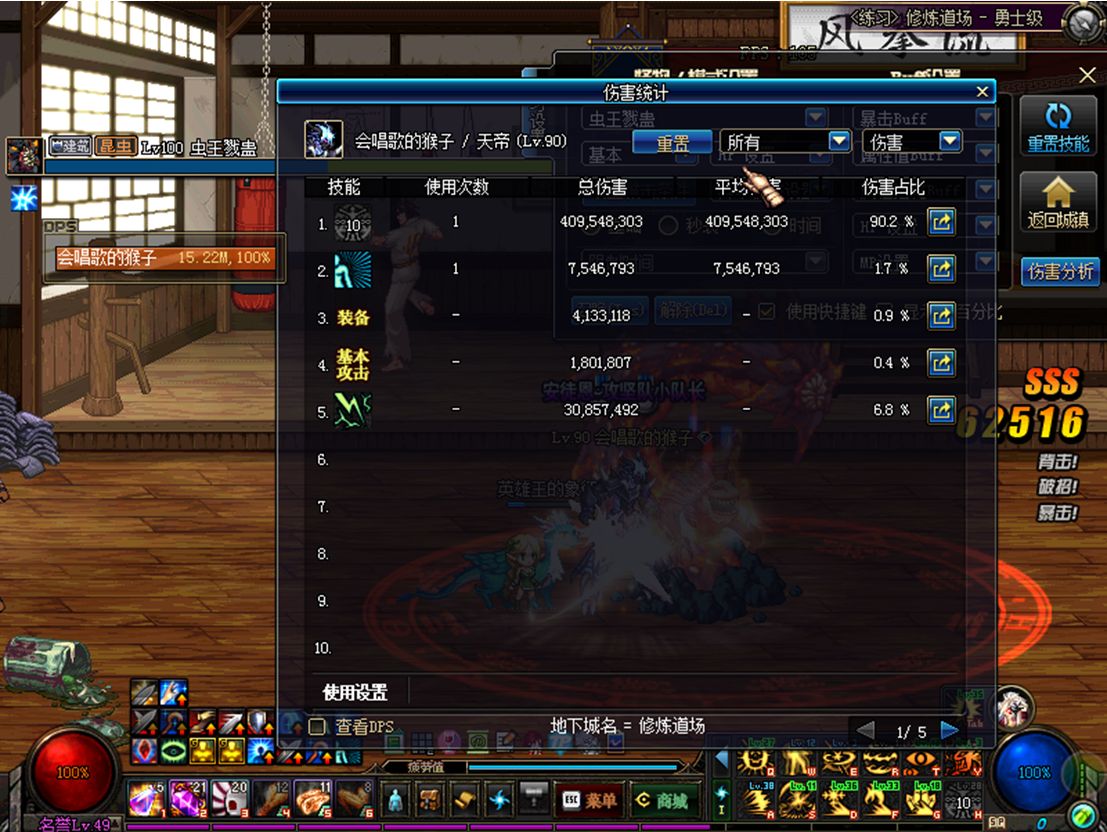Open the 菜单 game menu

[x=587, y=800]
